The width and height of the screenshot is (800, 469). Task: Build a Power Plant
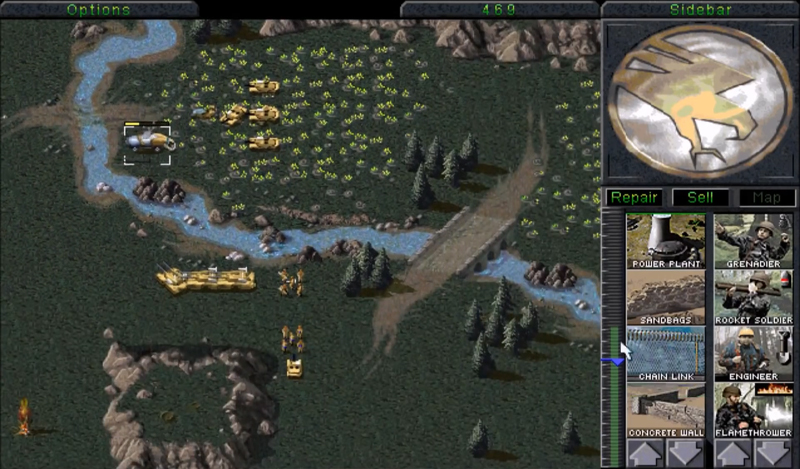pos(666,240)
